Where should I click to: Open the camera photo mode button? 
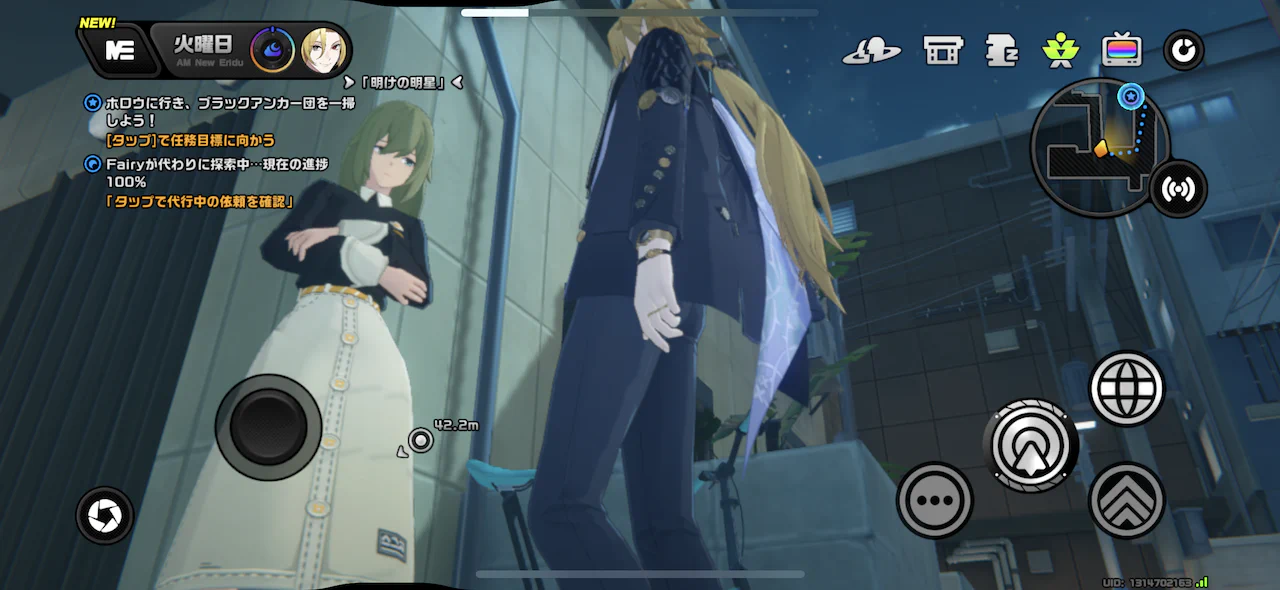(104, 516)
